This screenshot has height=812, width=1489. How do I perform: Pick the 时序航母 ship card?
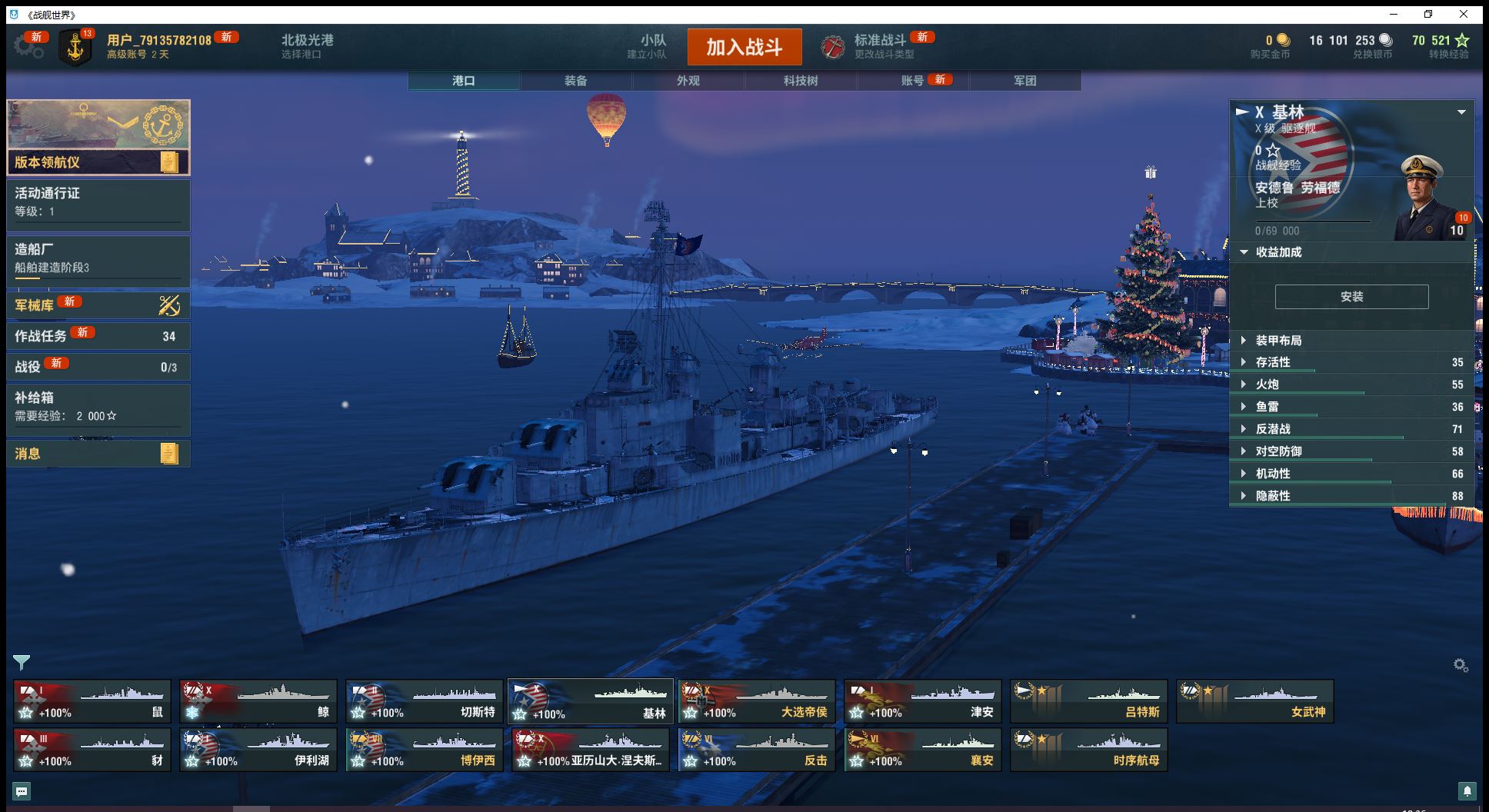tap(1088, 750)
